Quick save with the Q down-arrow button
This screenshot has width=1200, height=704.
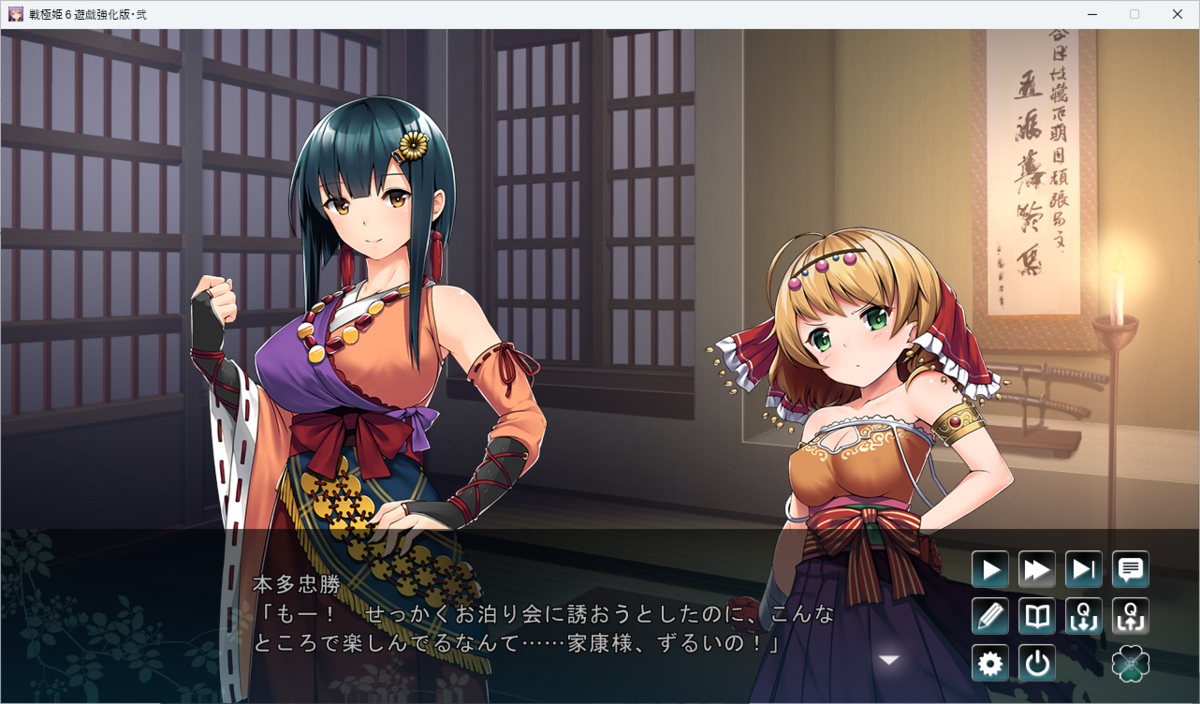[1084, 617]
